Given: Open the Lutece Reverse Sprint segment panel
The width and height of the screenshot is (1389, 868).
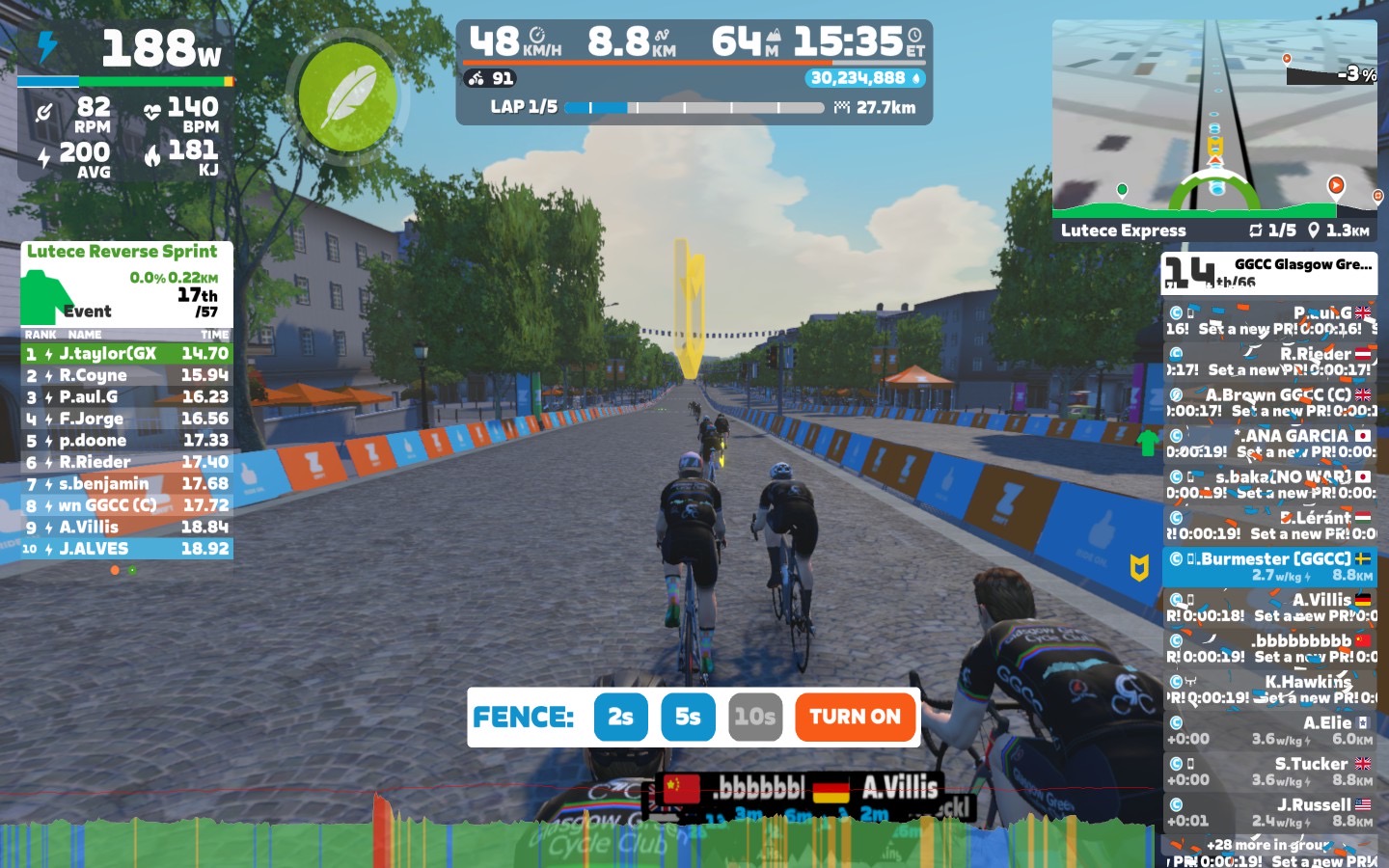Looking at the screenshot, I should (x=126, y=283).
